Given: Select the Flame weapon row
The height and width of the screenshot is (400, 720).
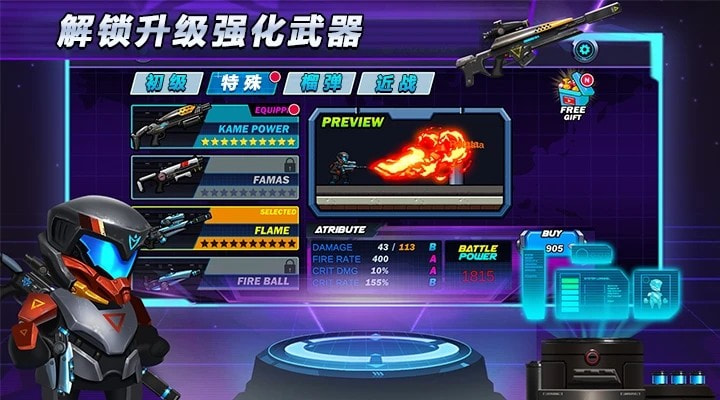Looking at the screenshot, I should 215,229.
